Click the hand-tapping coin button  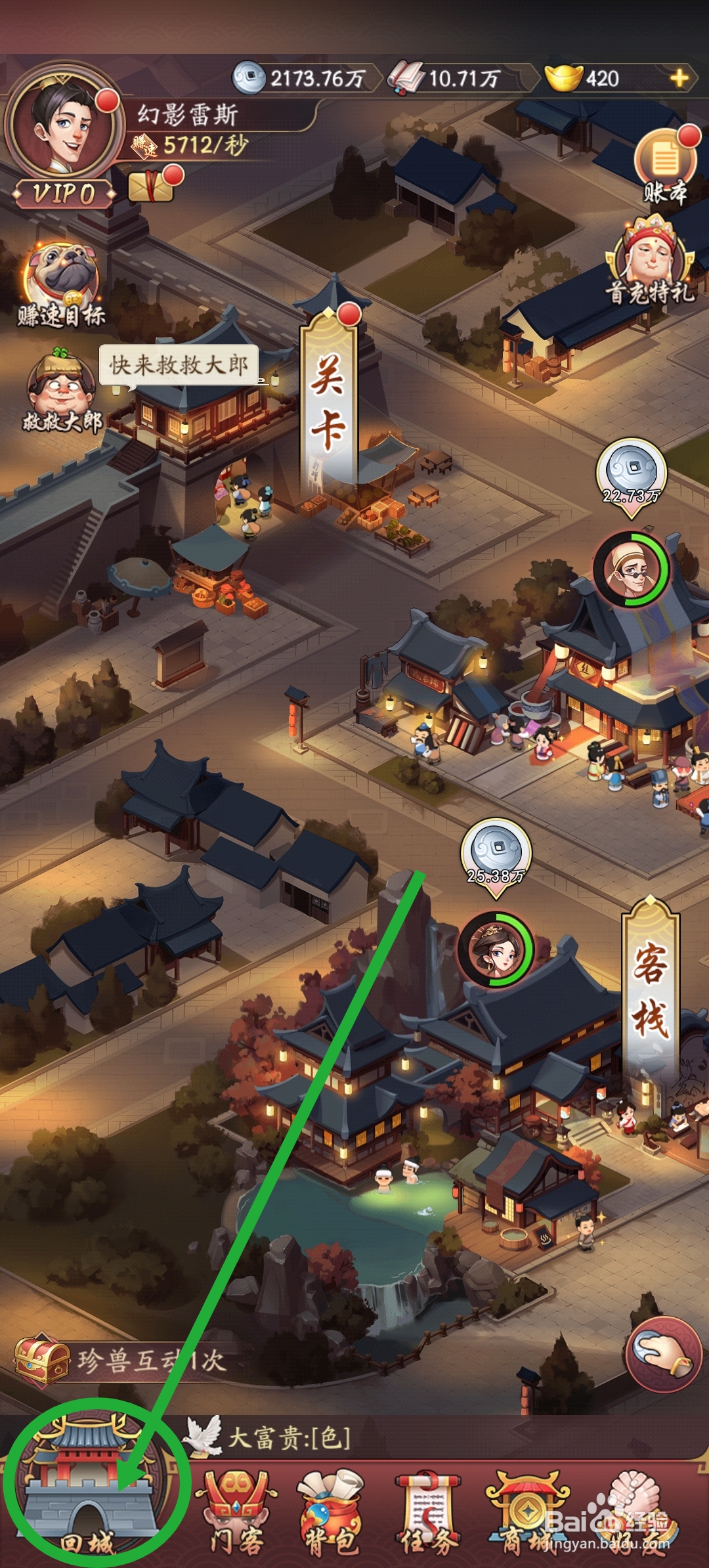pos(663,1354)
